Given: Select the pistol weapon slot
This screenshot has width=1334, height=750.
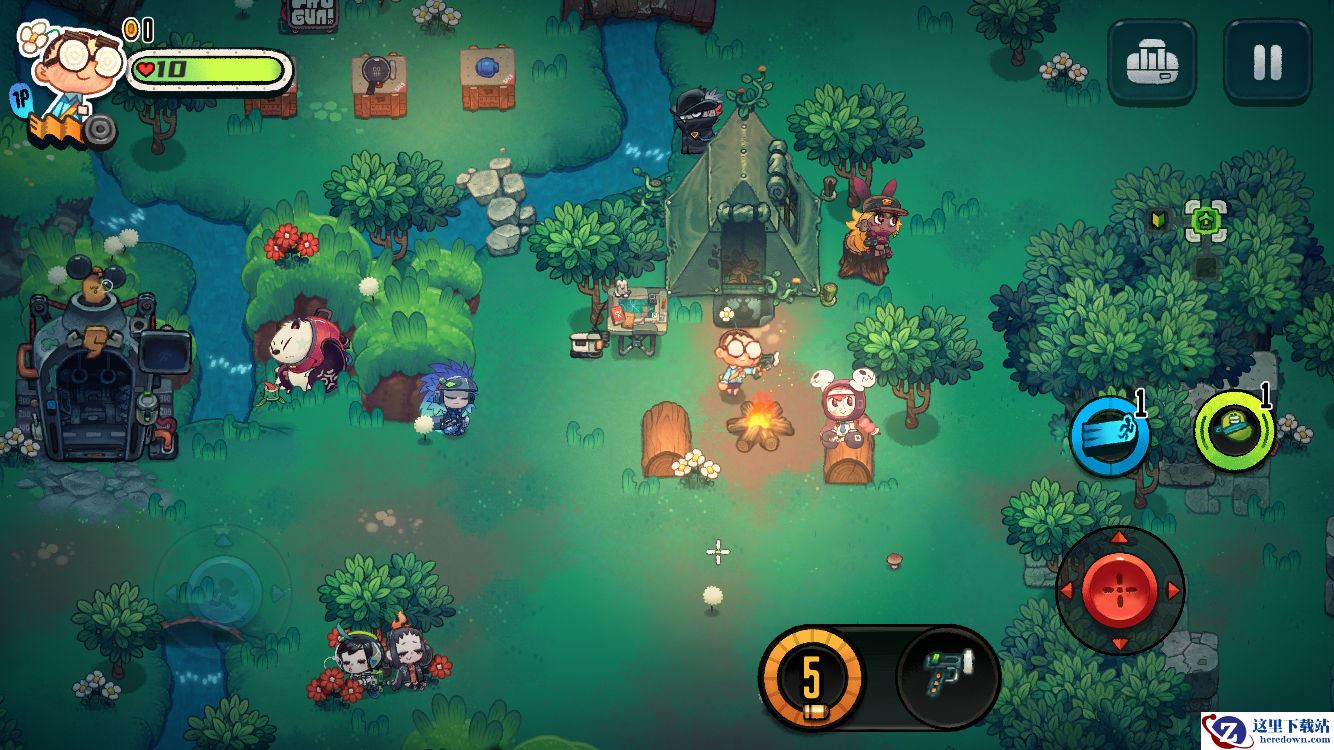Looking at the screenshot, I should pos(948,676).
